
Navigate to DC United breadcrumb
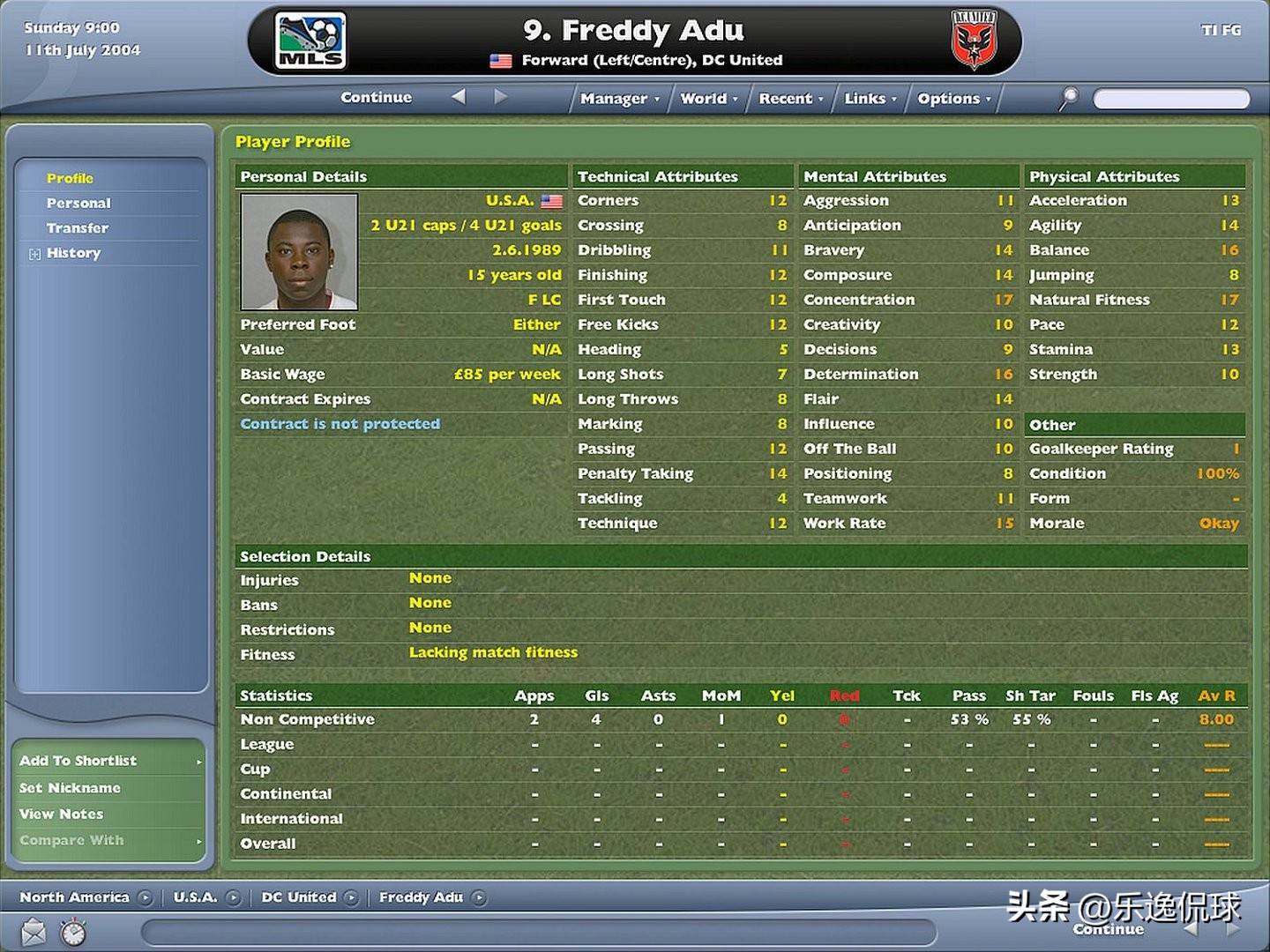point(299,897)
